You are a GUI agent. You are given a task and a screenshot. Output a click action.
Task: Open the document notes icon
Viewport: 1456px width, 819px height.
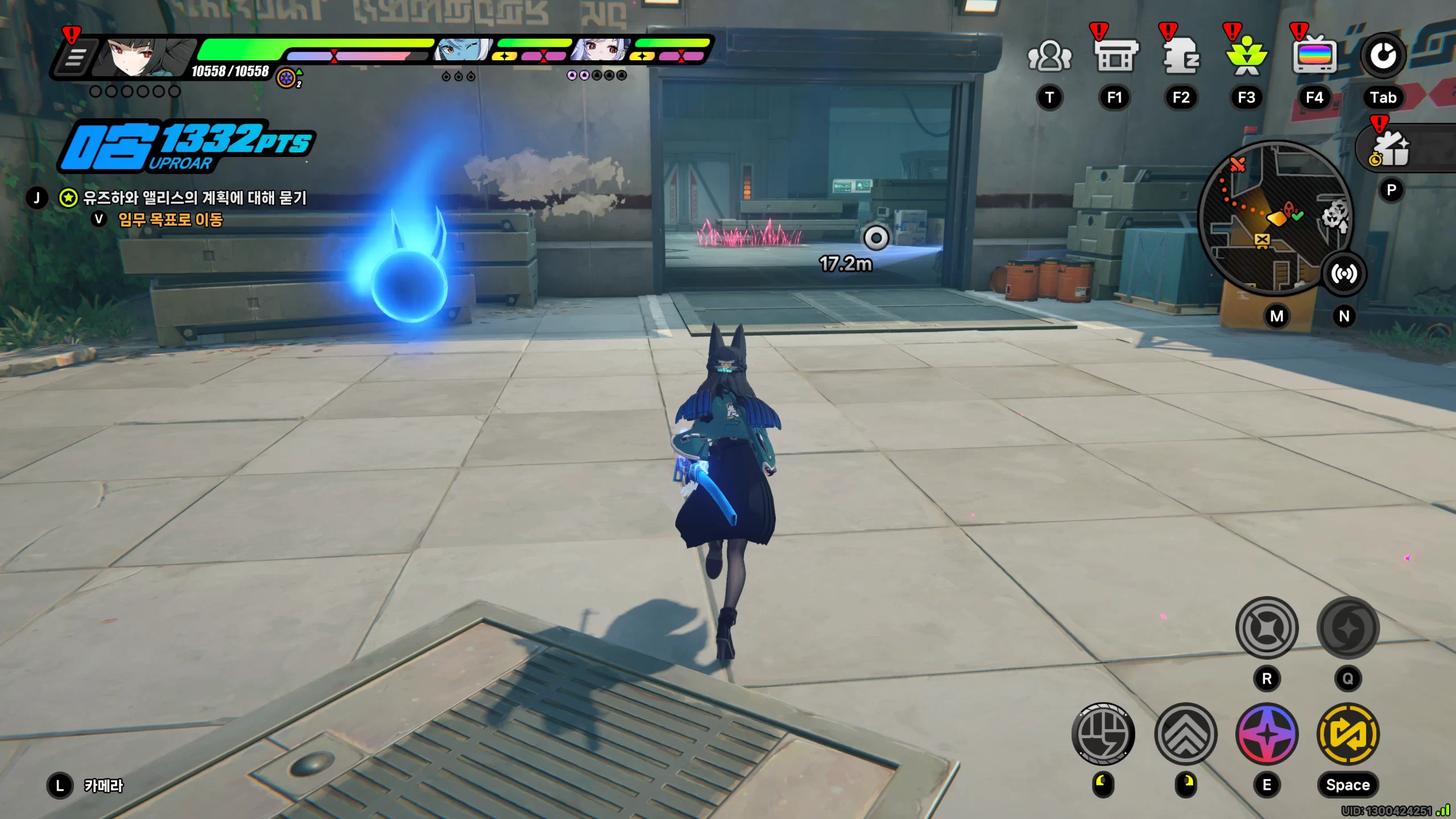click(x=1181, y=57)
